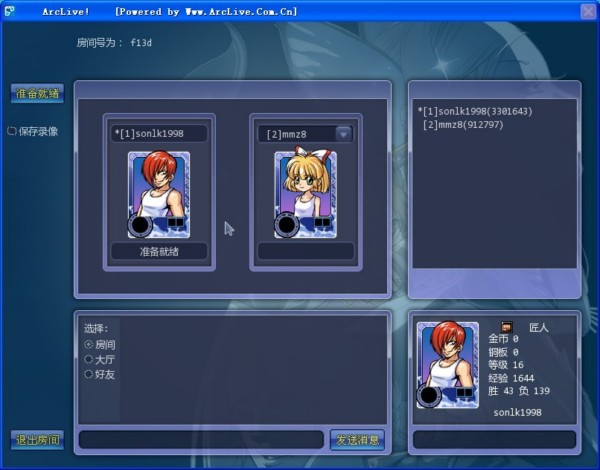Select the 房间 room chat option
600x470 pixels.
click(88, 343)
